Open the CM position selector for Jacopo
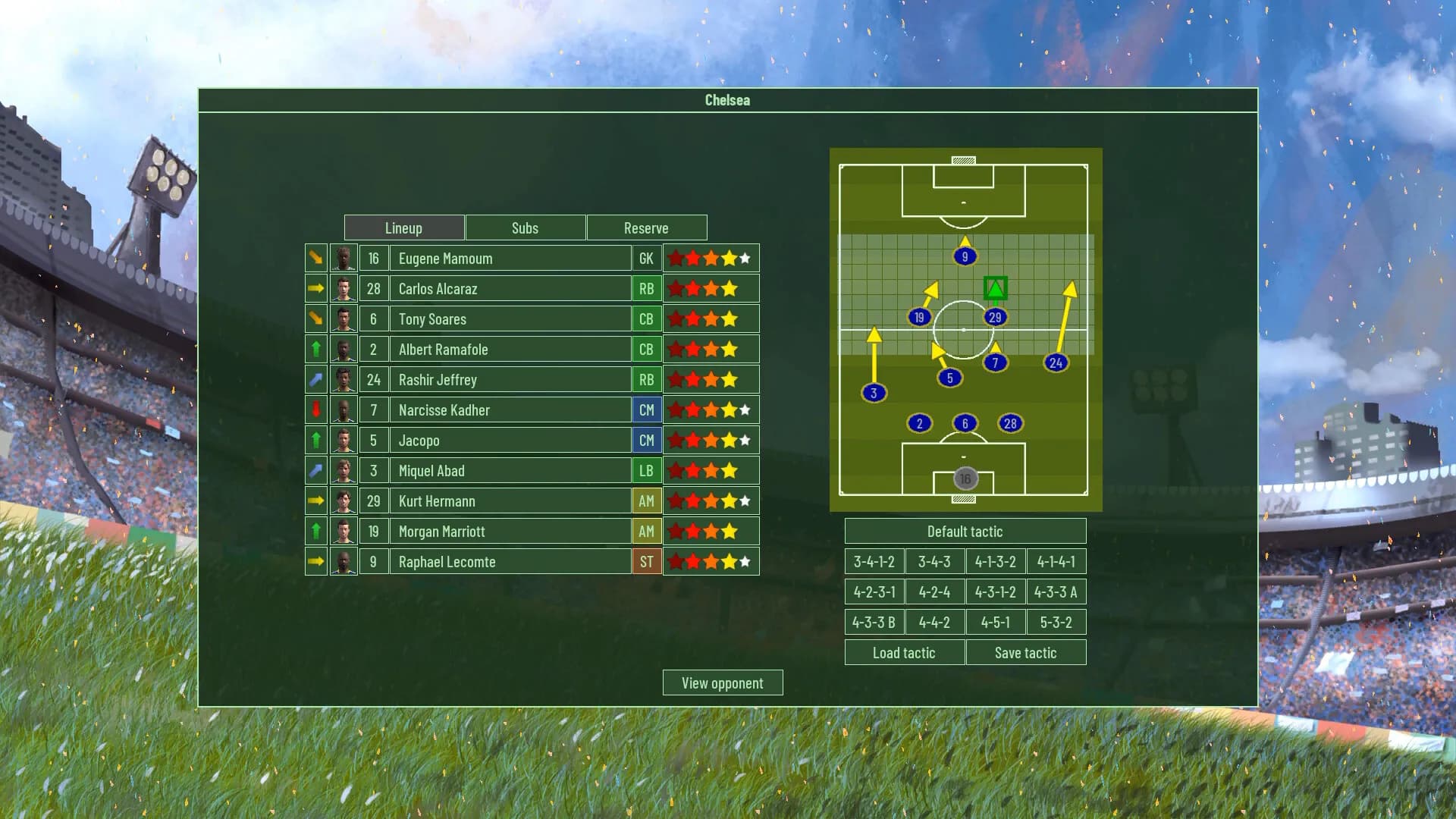The width and height of the screenshot is (1456, 819). pyautogui.click(x=646, y=440)
